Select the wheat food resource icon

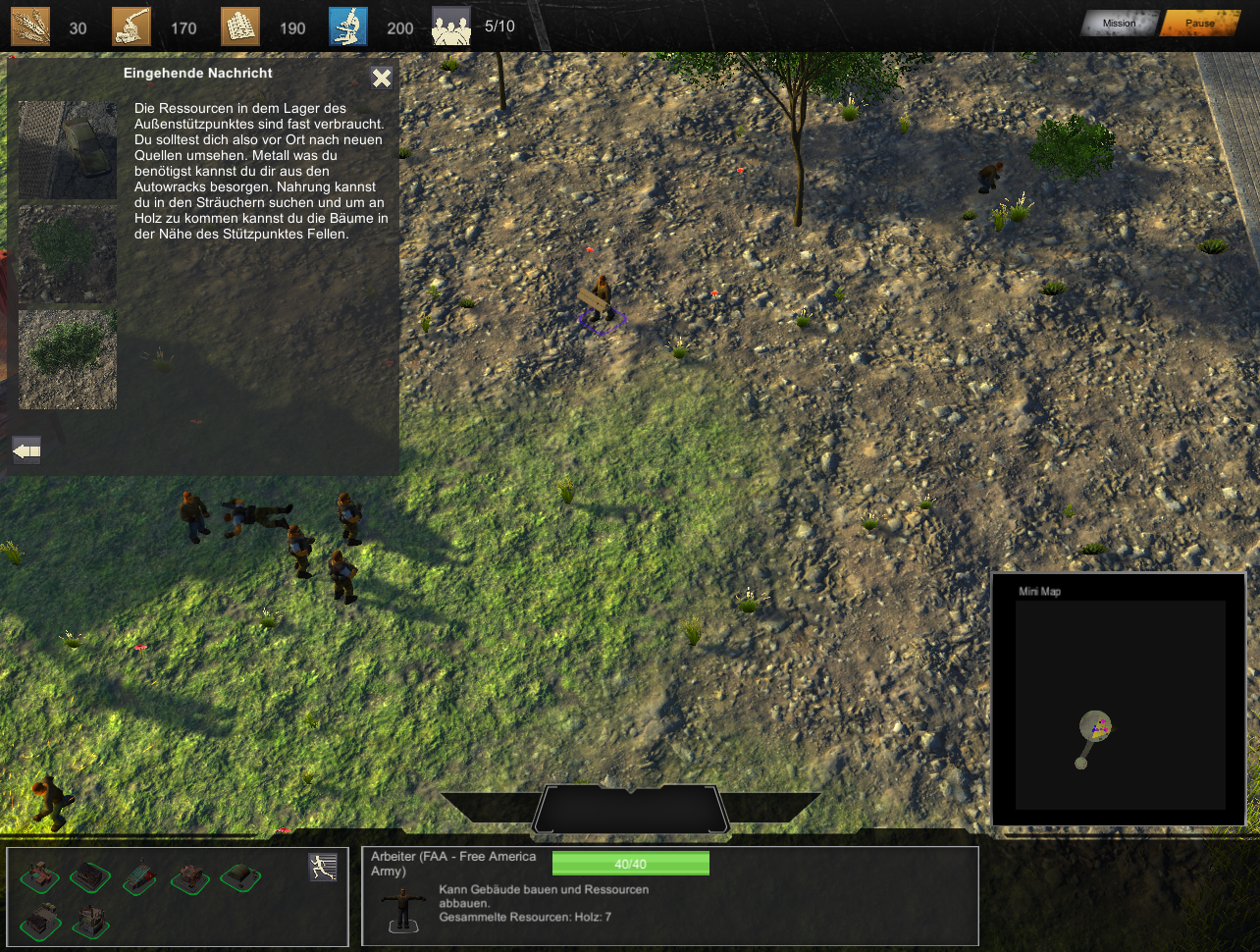(30, 26)
